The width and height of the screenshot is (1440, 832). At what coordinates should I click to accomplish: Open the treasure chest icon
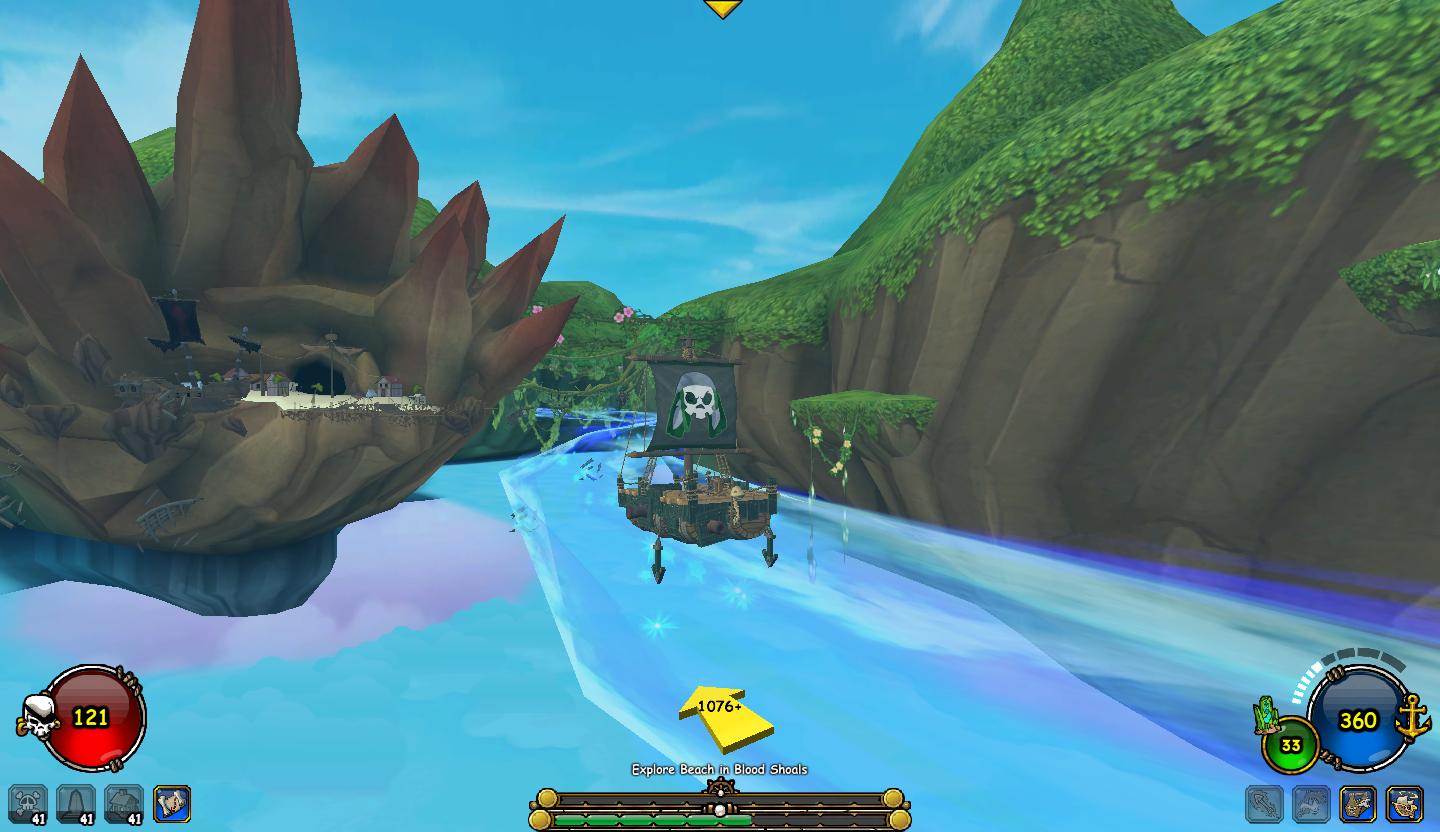(x=1358, y=804)
